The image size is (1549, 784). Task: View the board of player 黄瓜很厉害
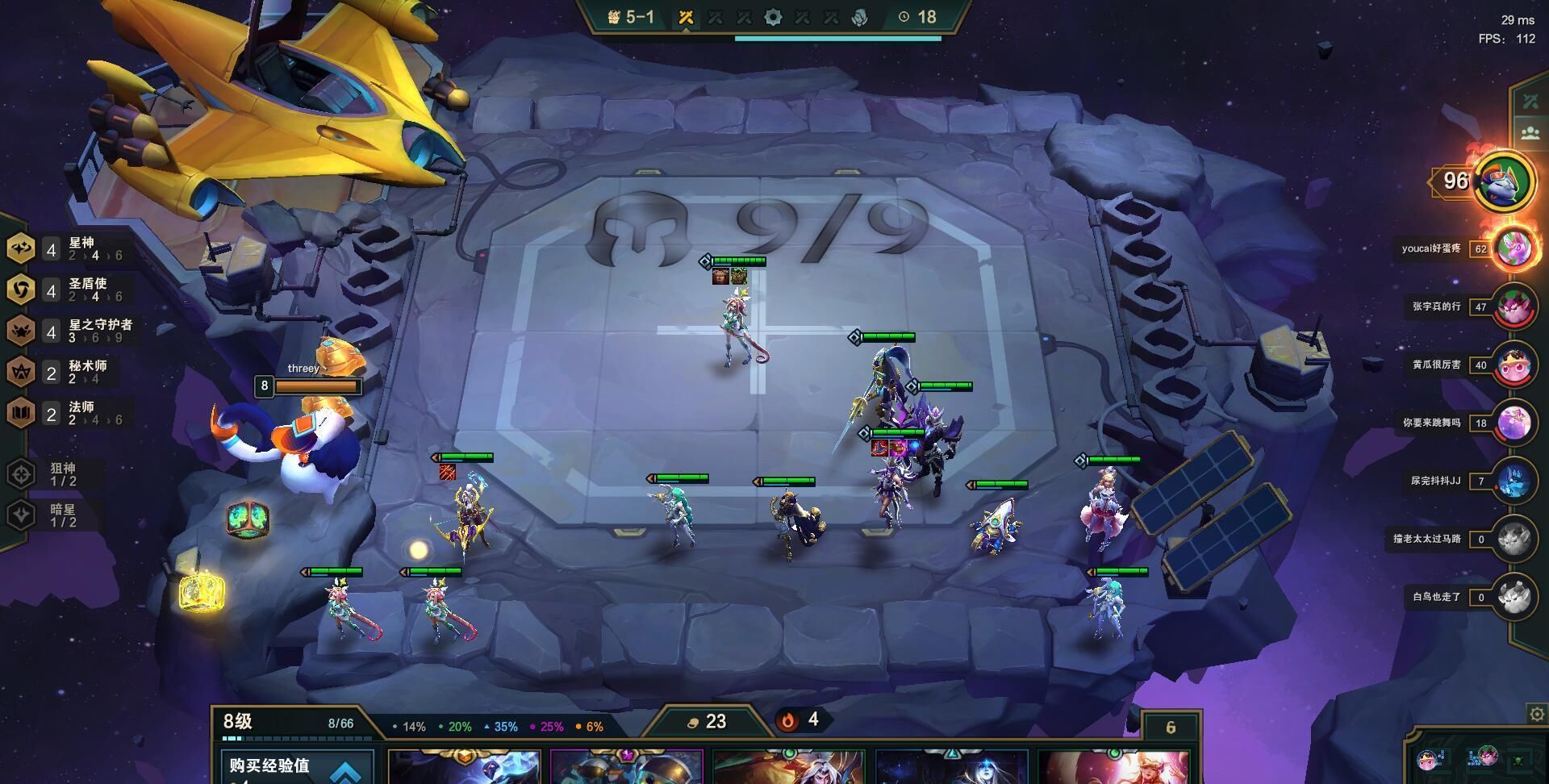click(1514, 365)
